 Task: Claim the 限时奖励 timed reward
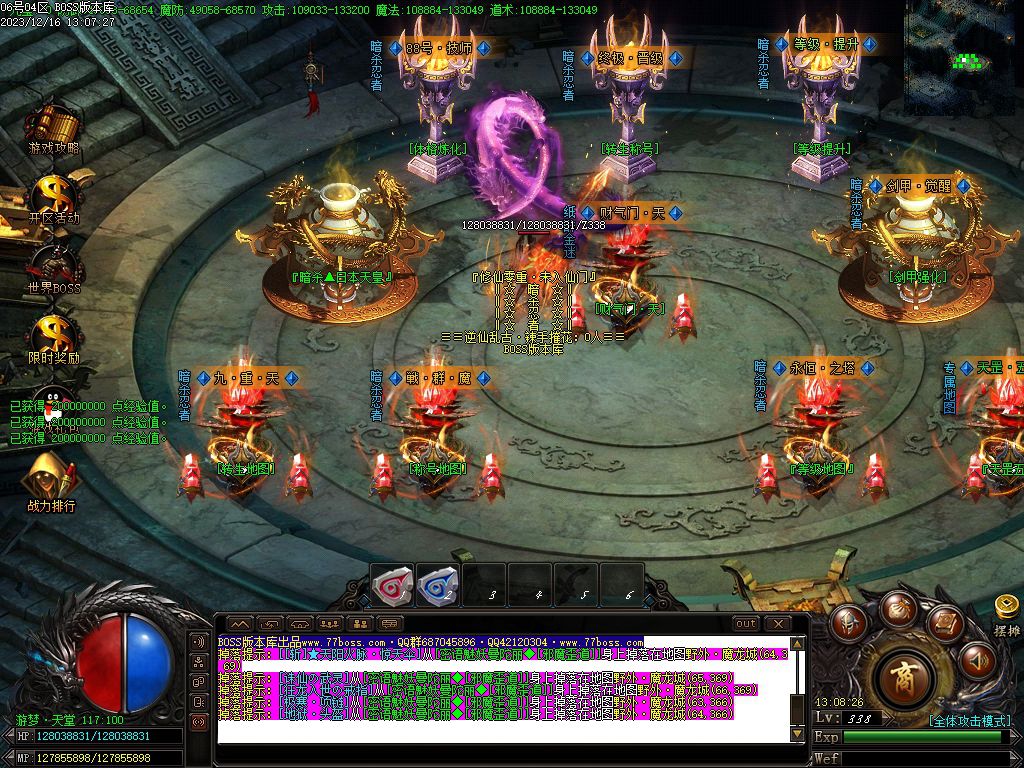point(53,336)
